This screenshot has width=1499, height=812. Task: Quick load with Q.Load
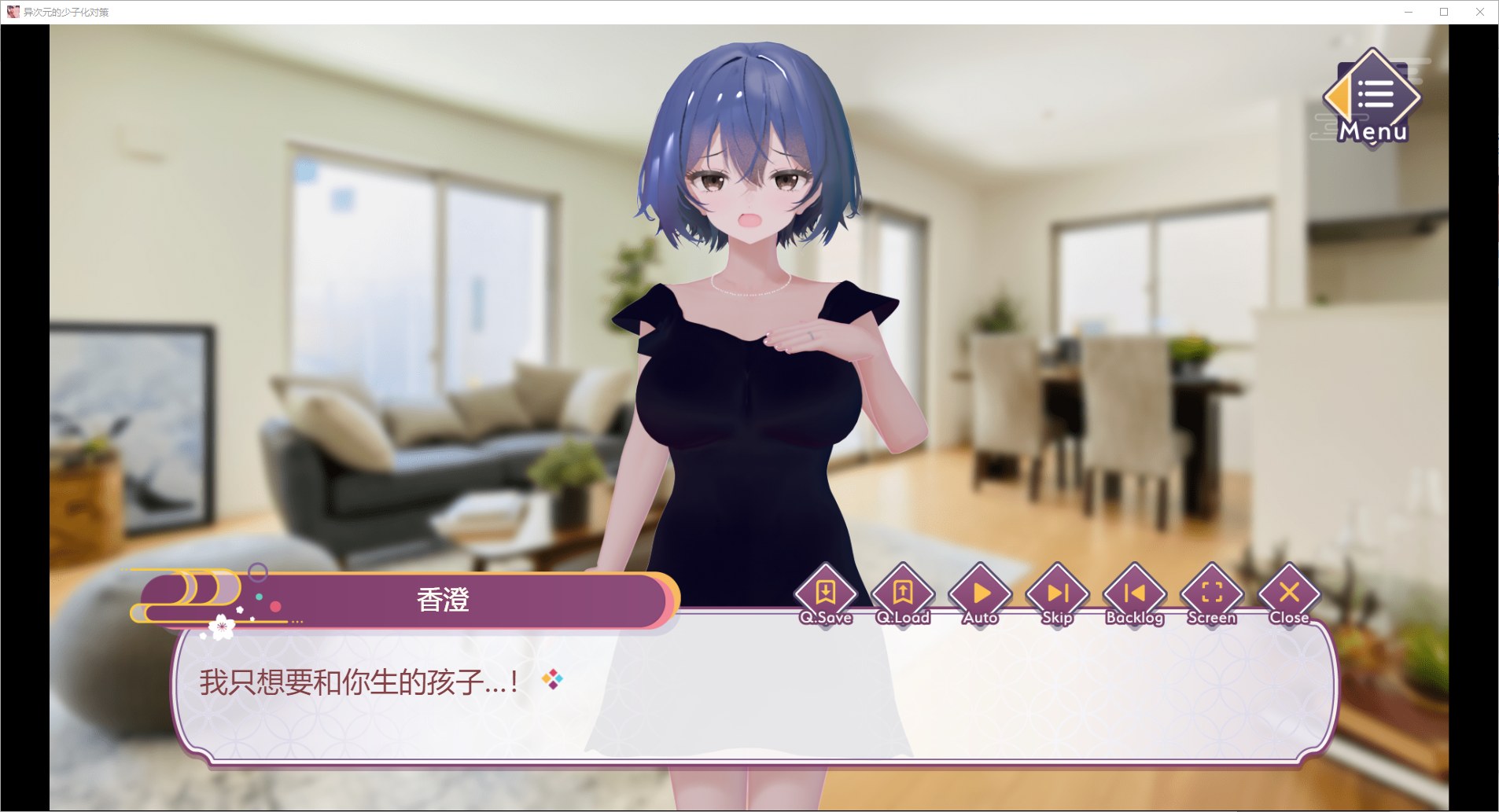[x=903, y=596]
